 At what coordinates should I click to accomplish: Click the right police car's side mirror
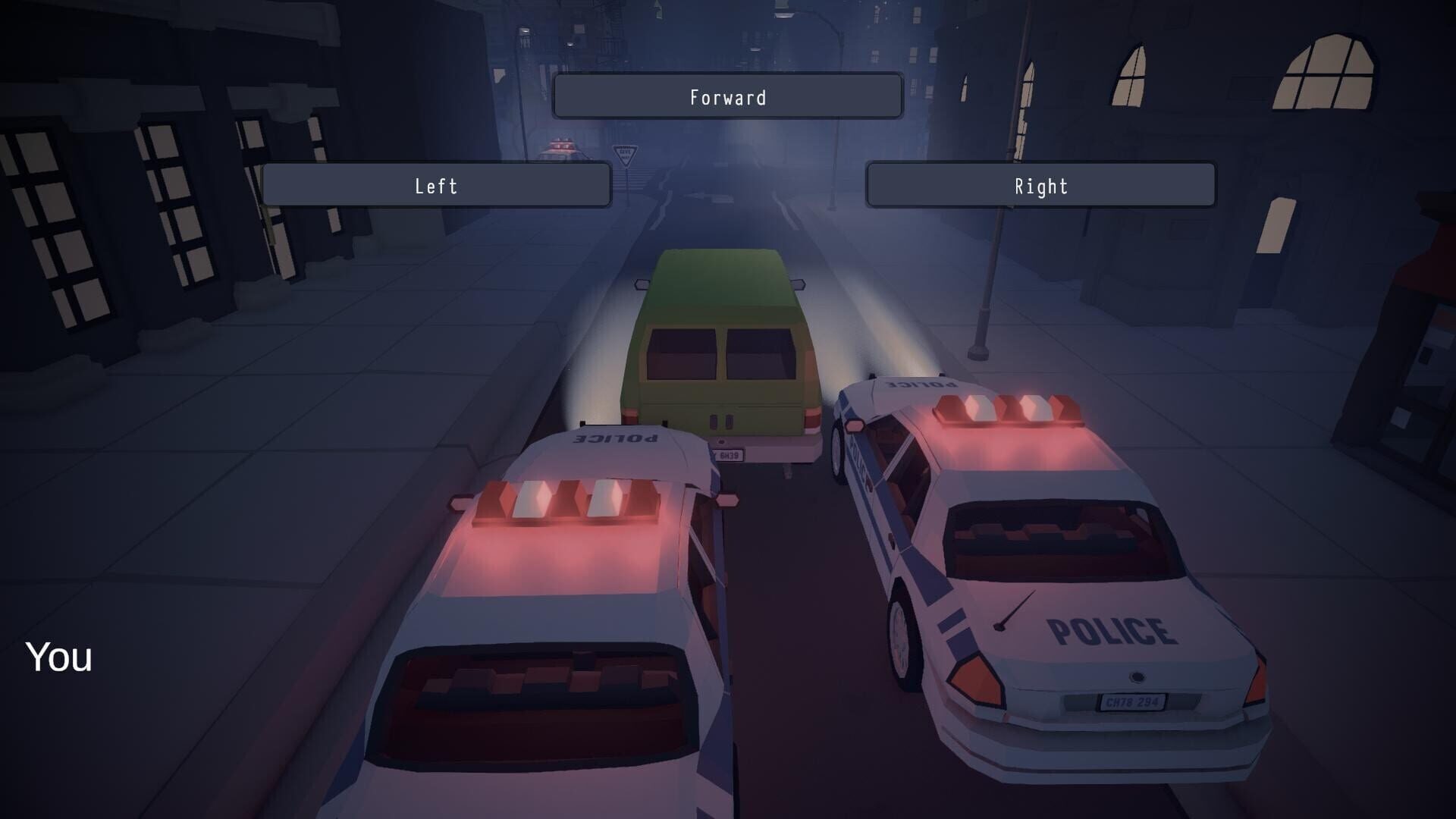[x=855, y=426]
